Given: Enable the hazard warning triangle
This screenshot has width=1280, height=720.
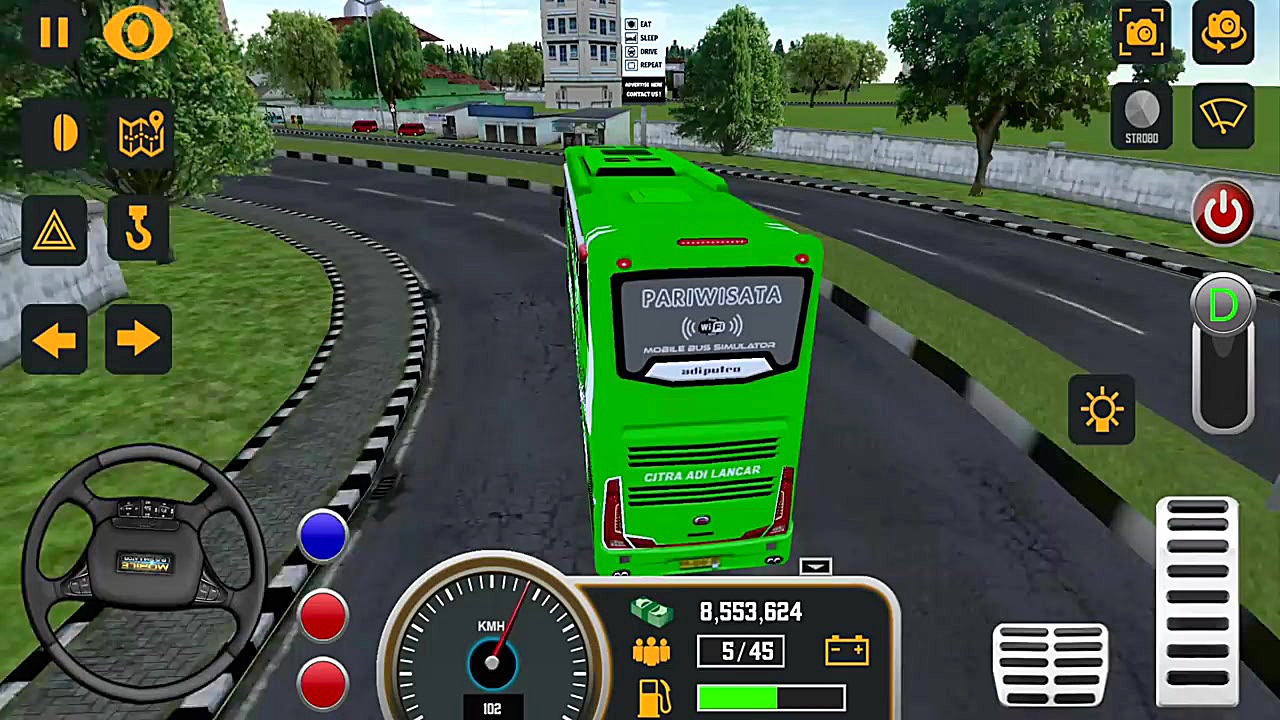Looking at the screenshot, I should point(55,232).
